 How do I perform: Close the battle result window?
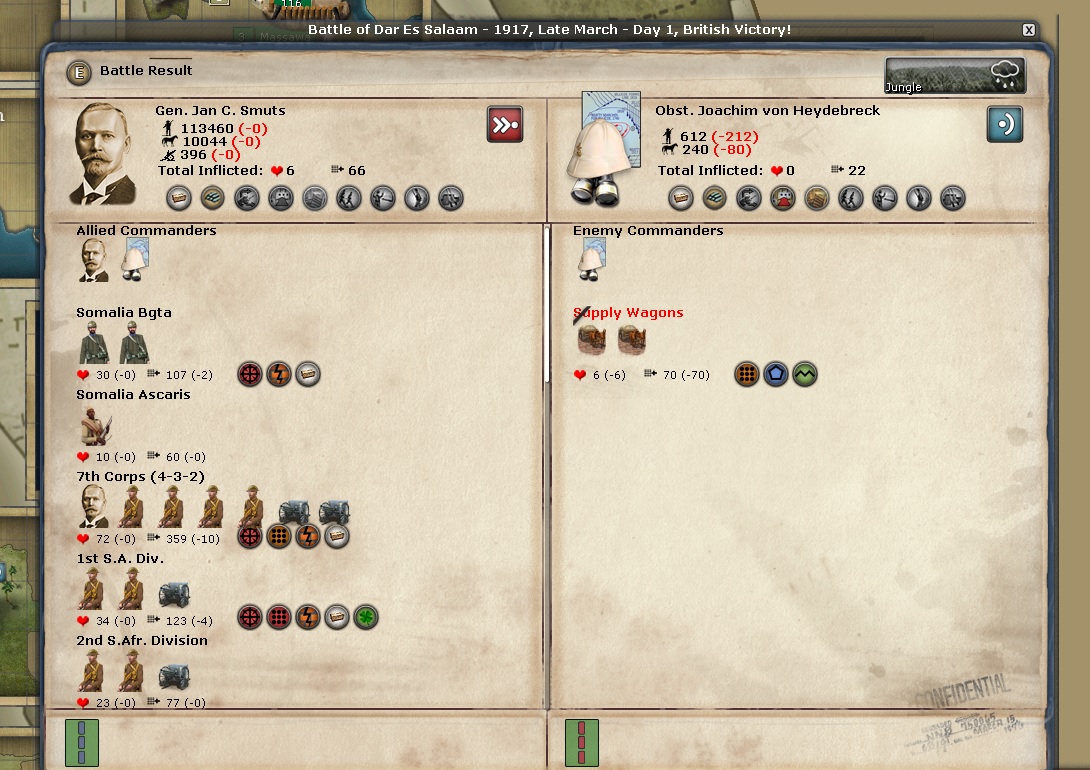pyautogui.click(x=1028, y=30)
